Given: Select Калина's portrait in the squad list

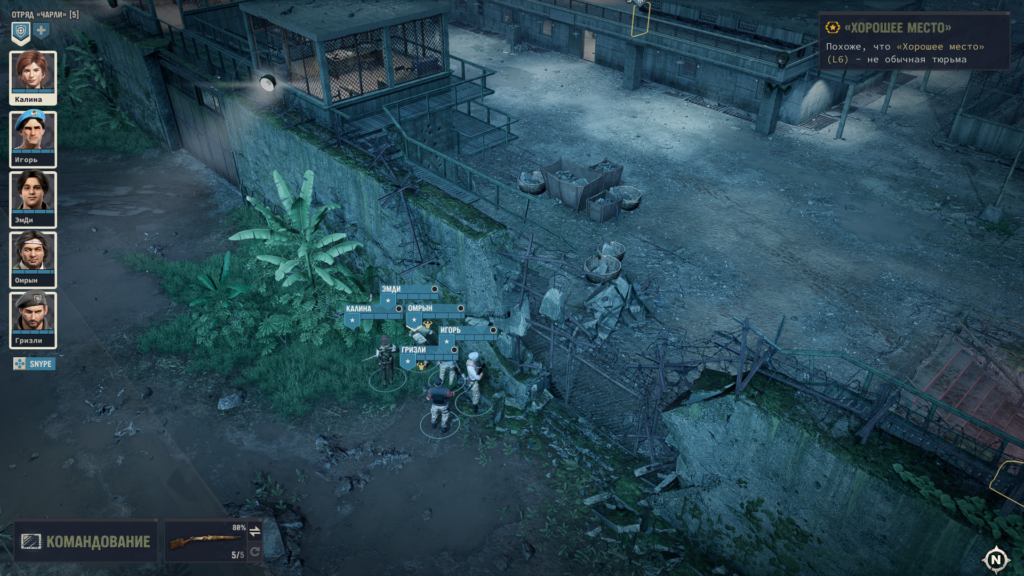Looking at the screenshot, I should click(x=33, y=76).
